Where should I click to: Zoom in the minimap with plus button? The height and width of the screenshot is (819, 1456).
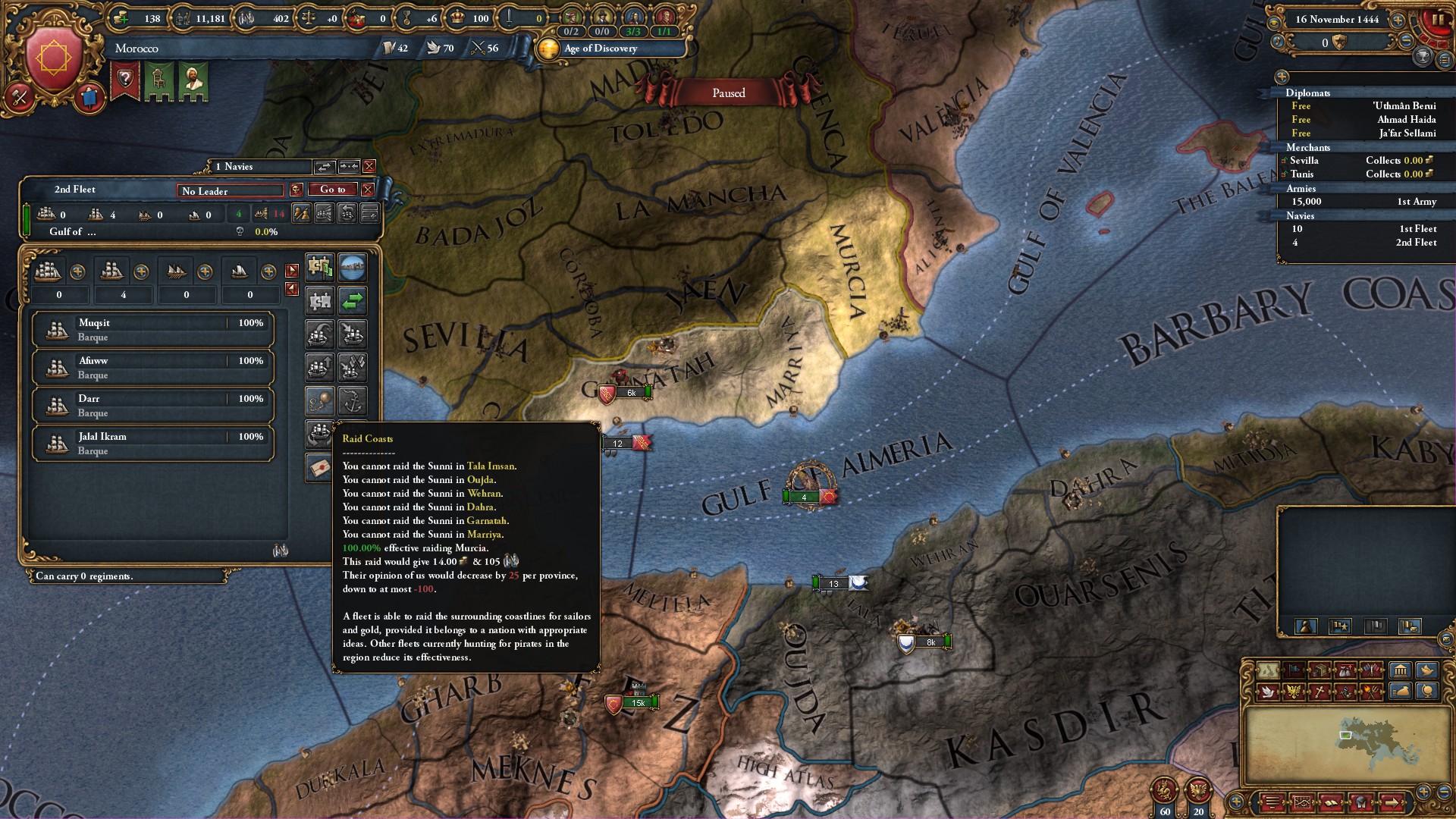point(1423,792)
